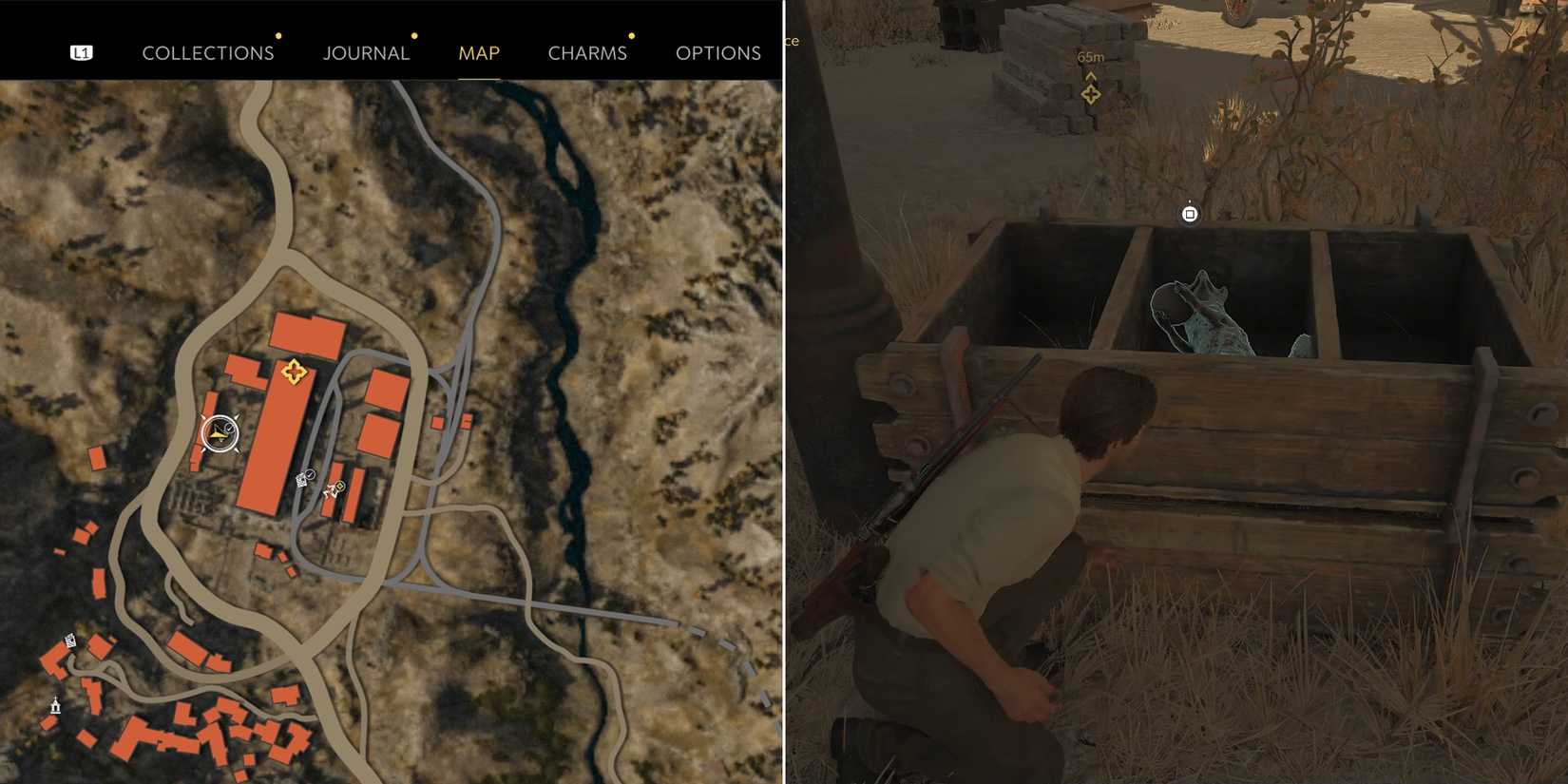The height and width of the screenshot is (784, 1568).
Task: Click the square interact prompt above the crate
Action: click(x=1190, y=216)
